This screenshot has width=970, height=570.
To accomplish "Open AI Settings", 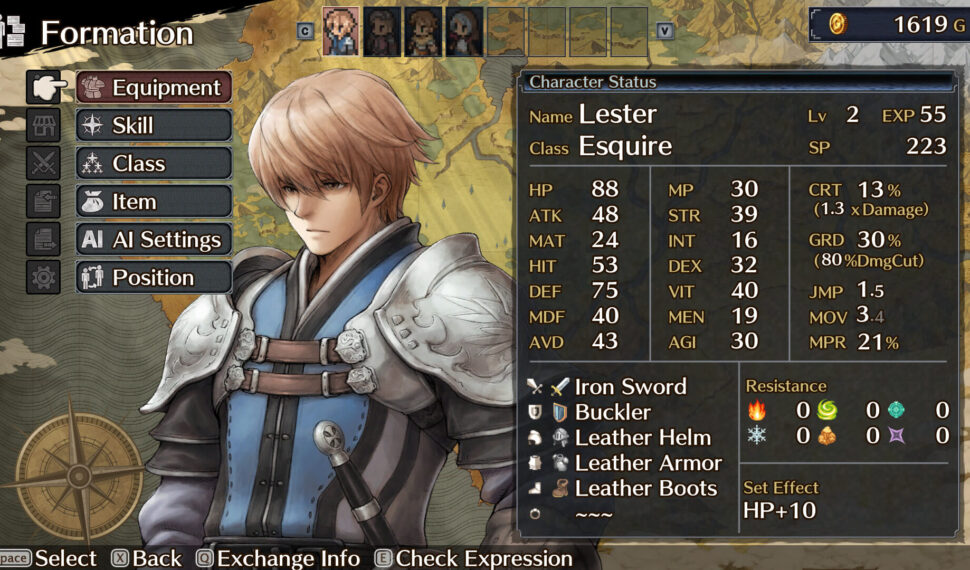I will tap(154, 240).
